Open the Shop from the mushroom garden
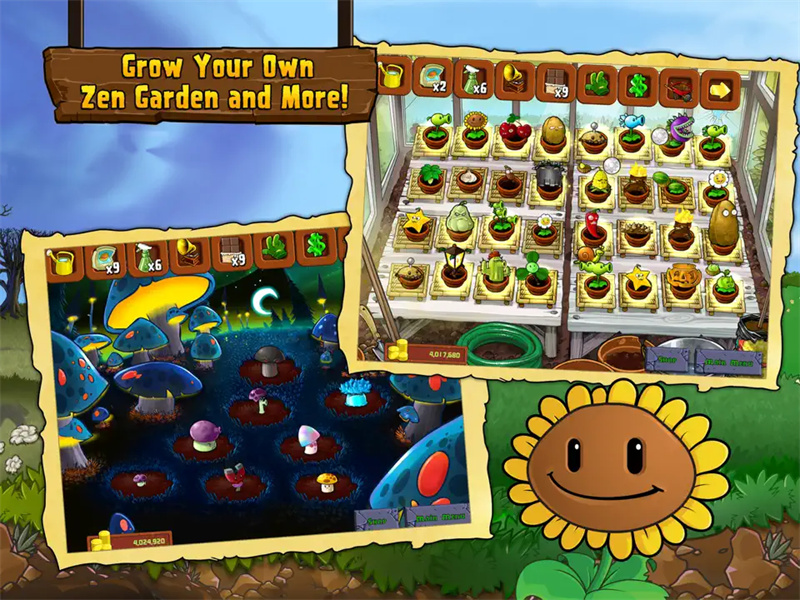 point(377,521)
